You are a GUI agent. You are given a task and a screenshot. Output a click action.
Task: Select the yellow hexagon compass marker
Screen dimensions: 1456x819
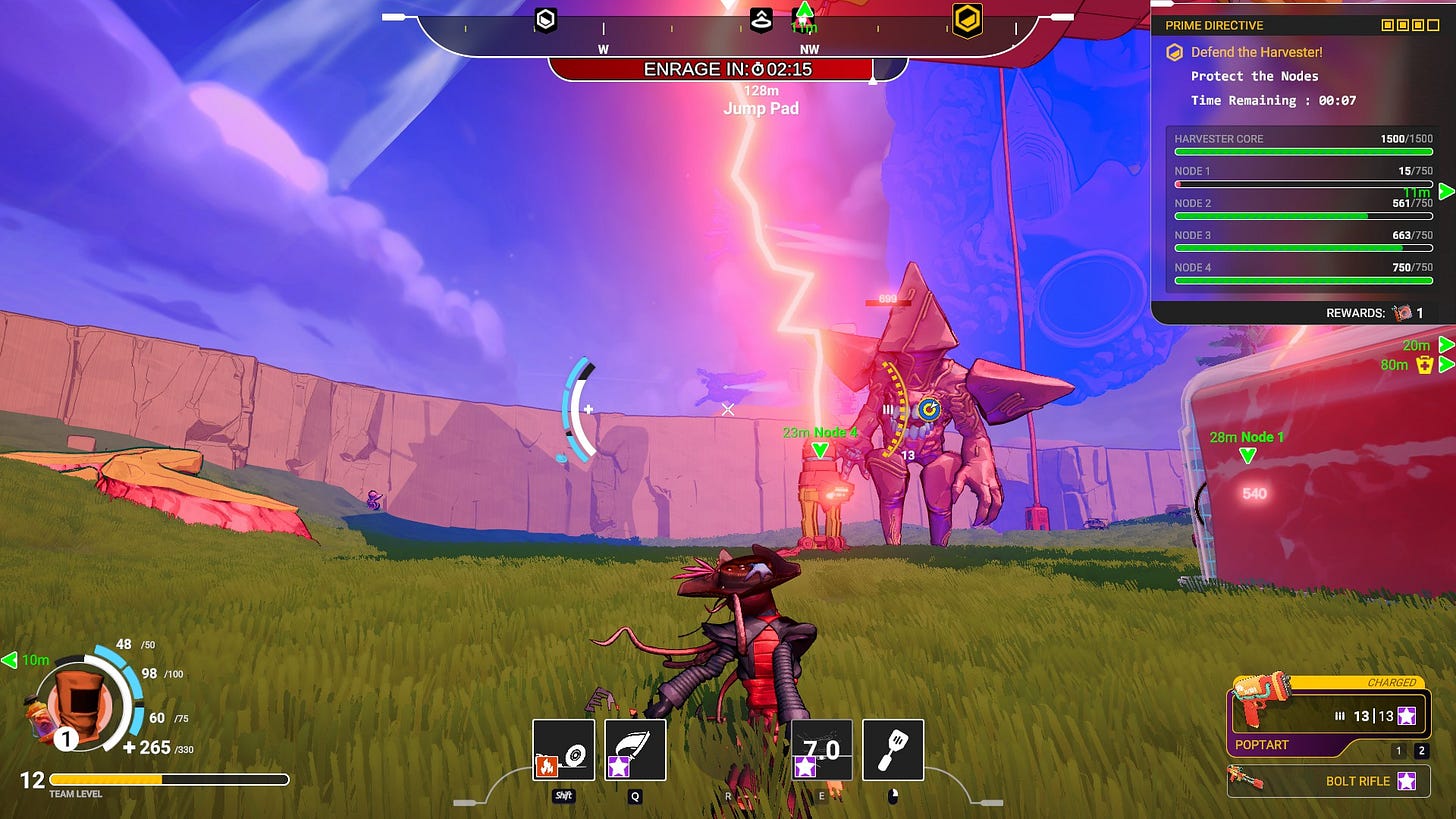[x=967, y=19]
